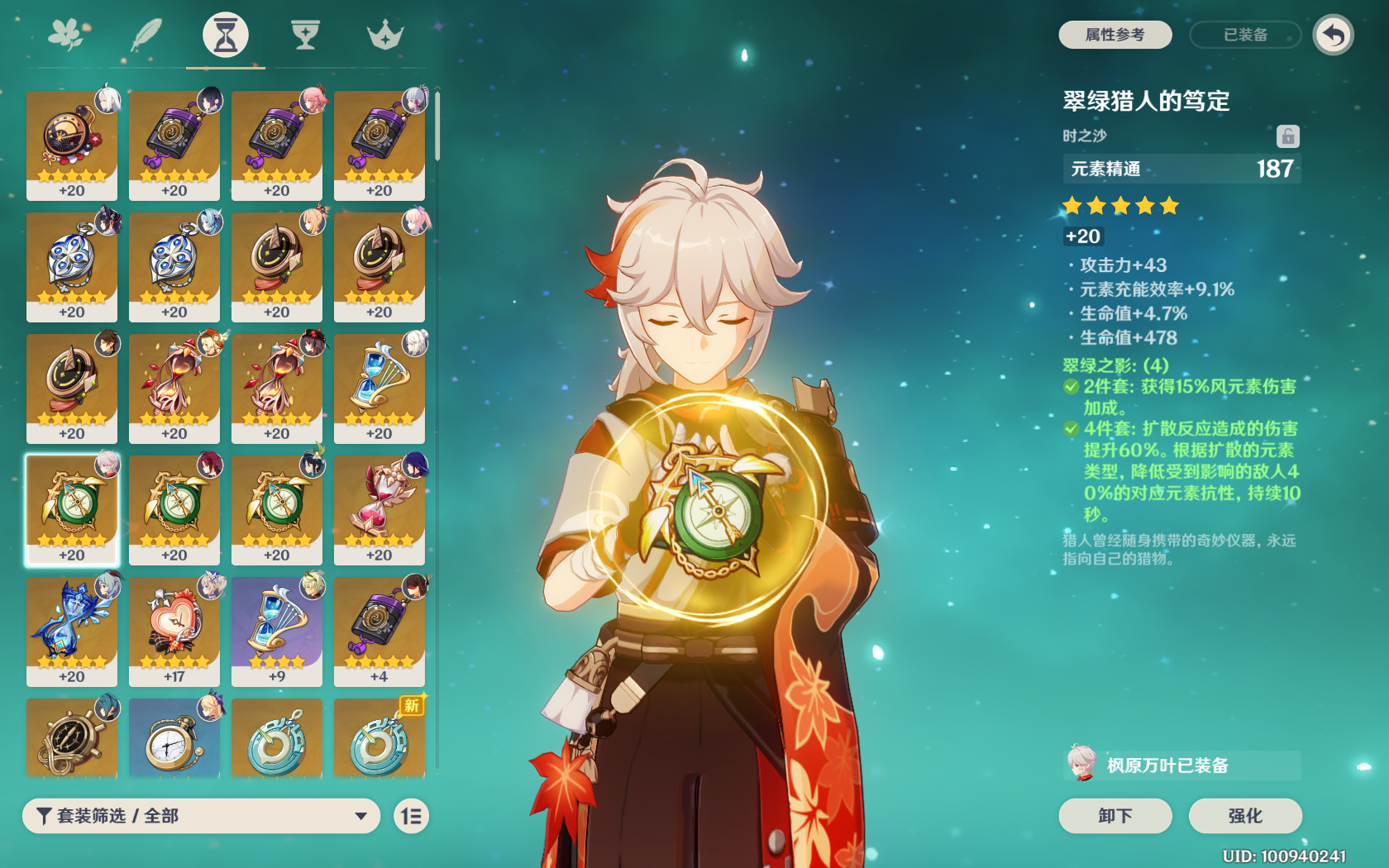
Task: Choose the blue crystal hourglass +20 artifact
Action: tap(72, 632)
